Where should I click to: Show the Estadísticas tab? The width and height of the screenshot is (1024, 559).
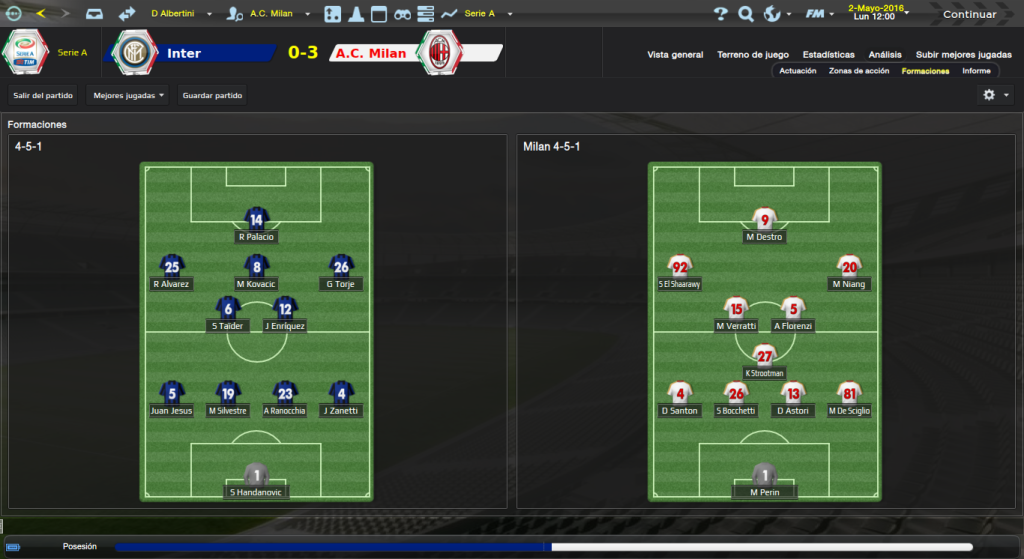(x=828, y=55)
